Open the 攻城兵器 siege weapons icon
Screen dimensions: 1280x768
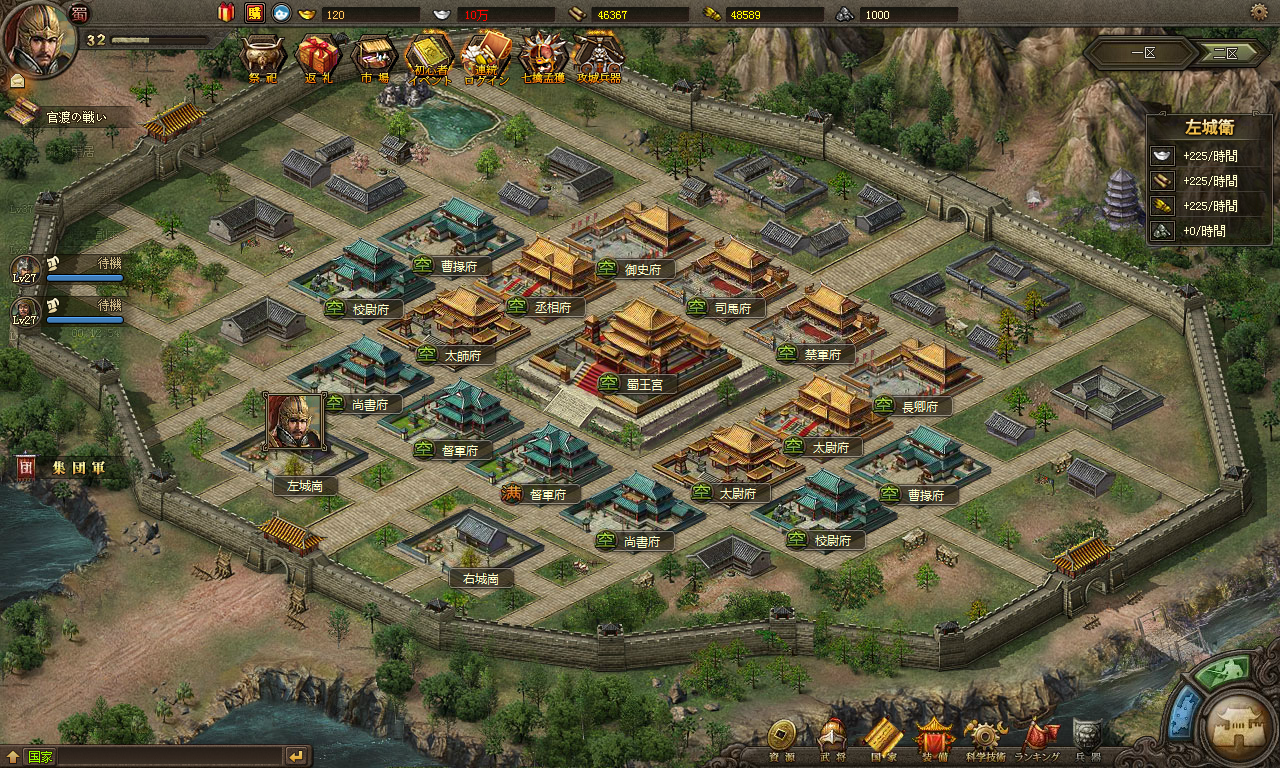[598, 55]
